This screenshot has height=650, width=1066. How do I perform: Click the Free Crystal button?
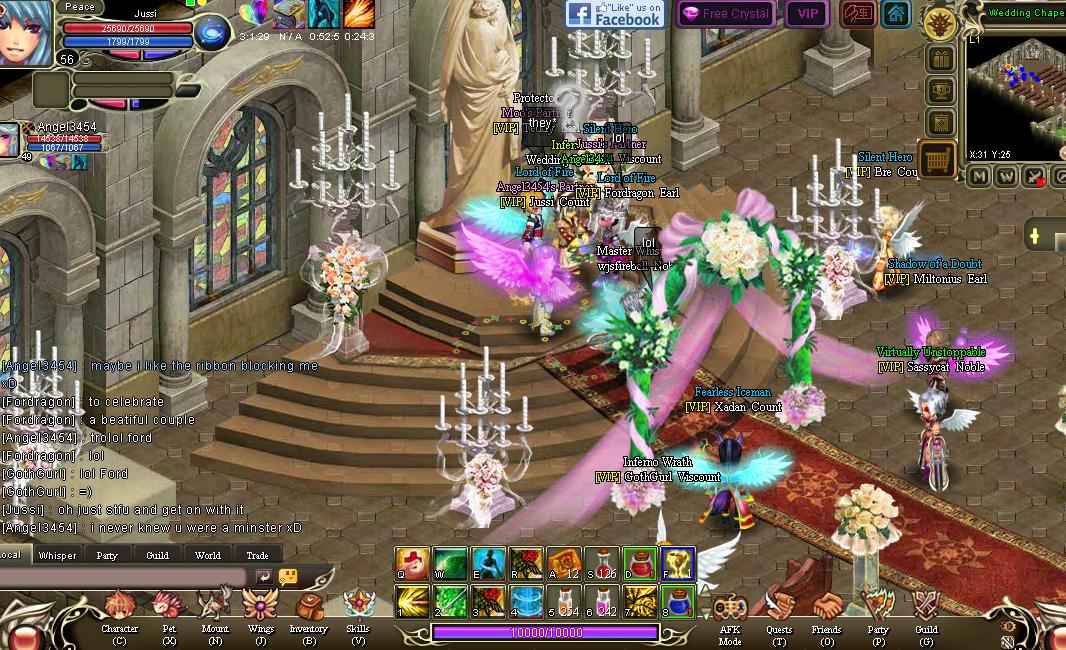tap(726, 14)
